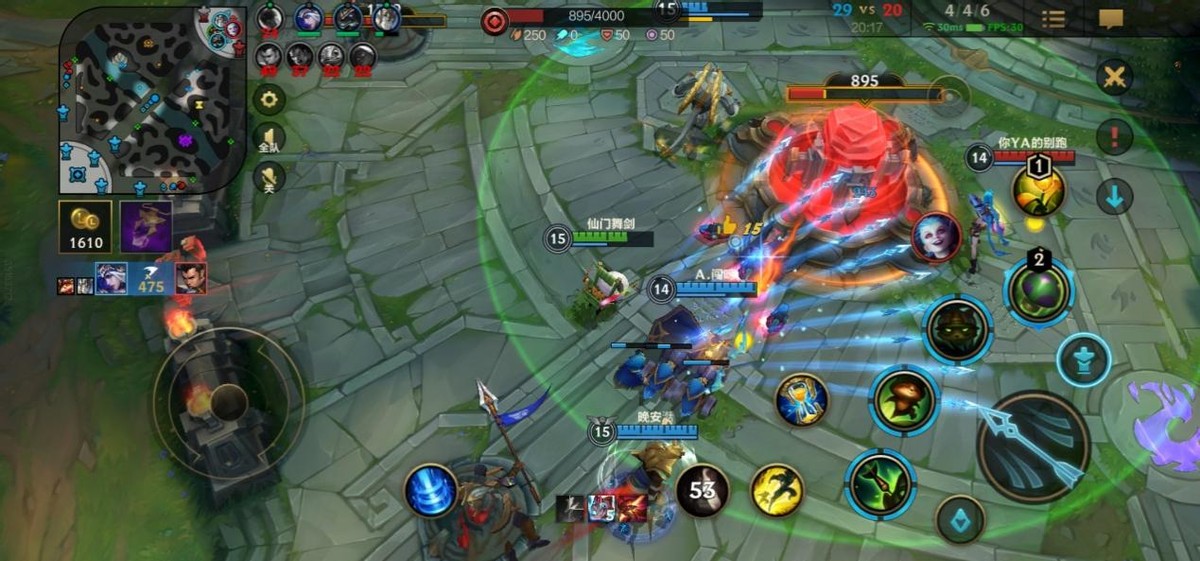Target the Jinx champion portrait

coord(936,237)
